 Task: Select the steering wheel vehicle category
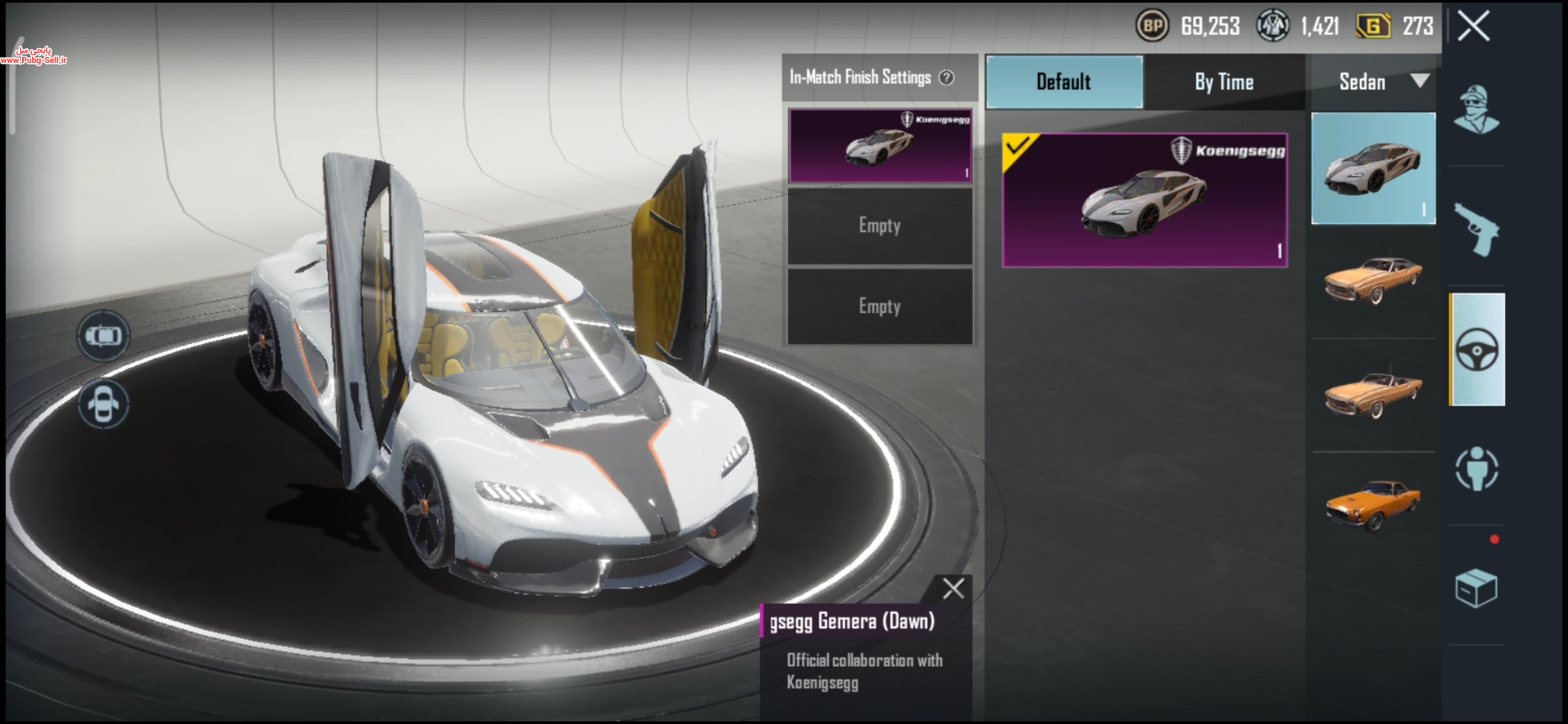pos(1478,349)
